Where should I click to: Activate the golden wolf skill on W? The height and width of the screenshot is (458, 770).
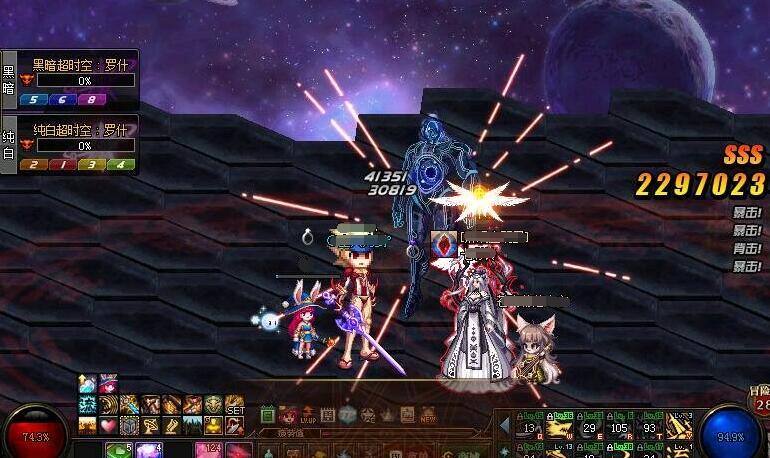point(560,427)
